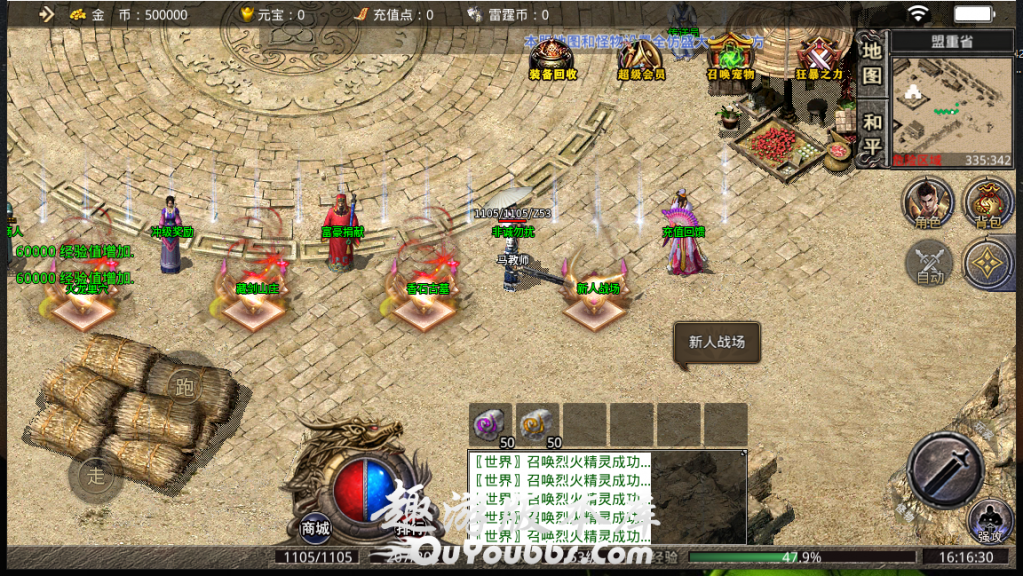
Task: Open the 商城 shop button
Action: click(316, 527)
